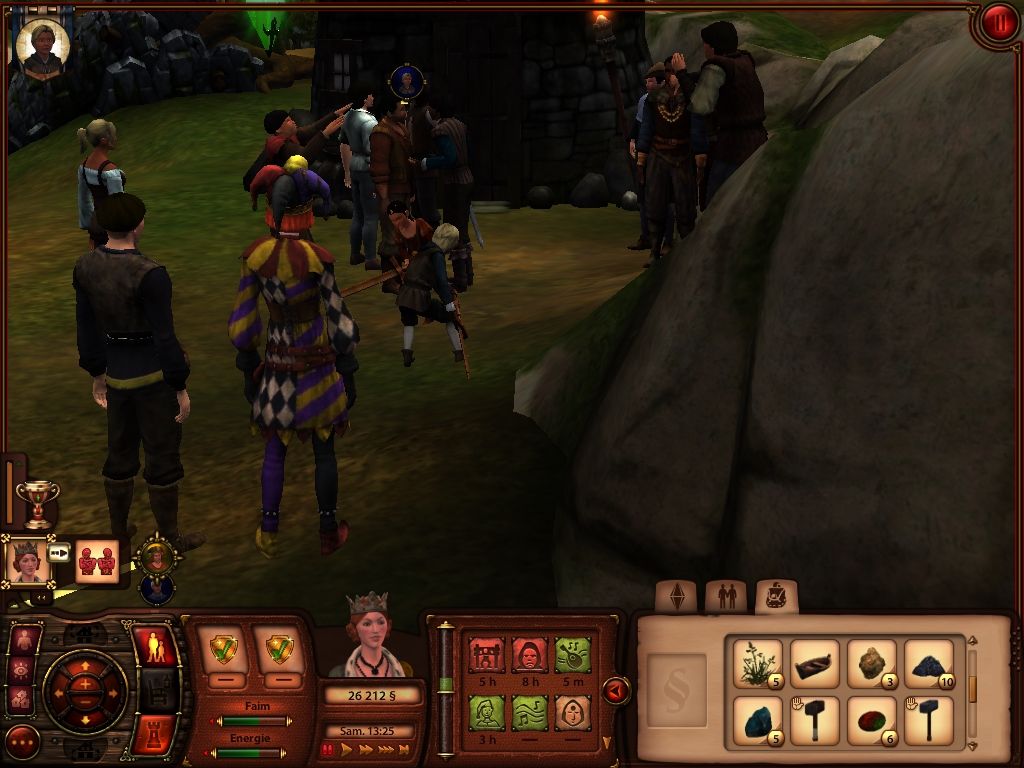Select the white flower herb inventory slot
The height and width of the screenshot is (768, 1024).
757,663
